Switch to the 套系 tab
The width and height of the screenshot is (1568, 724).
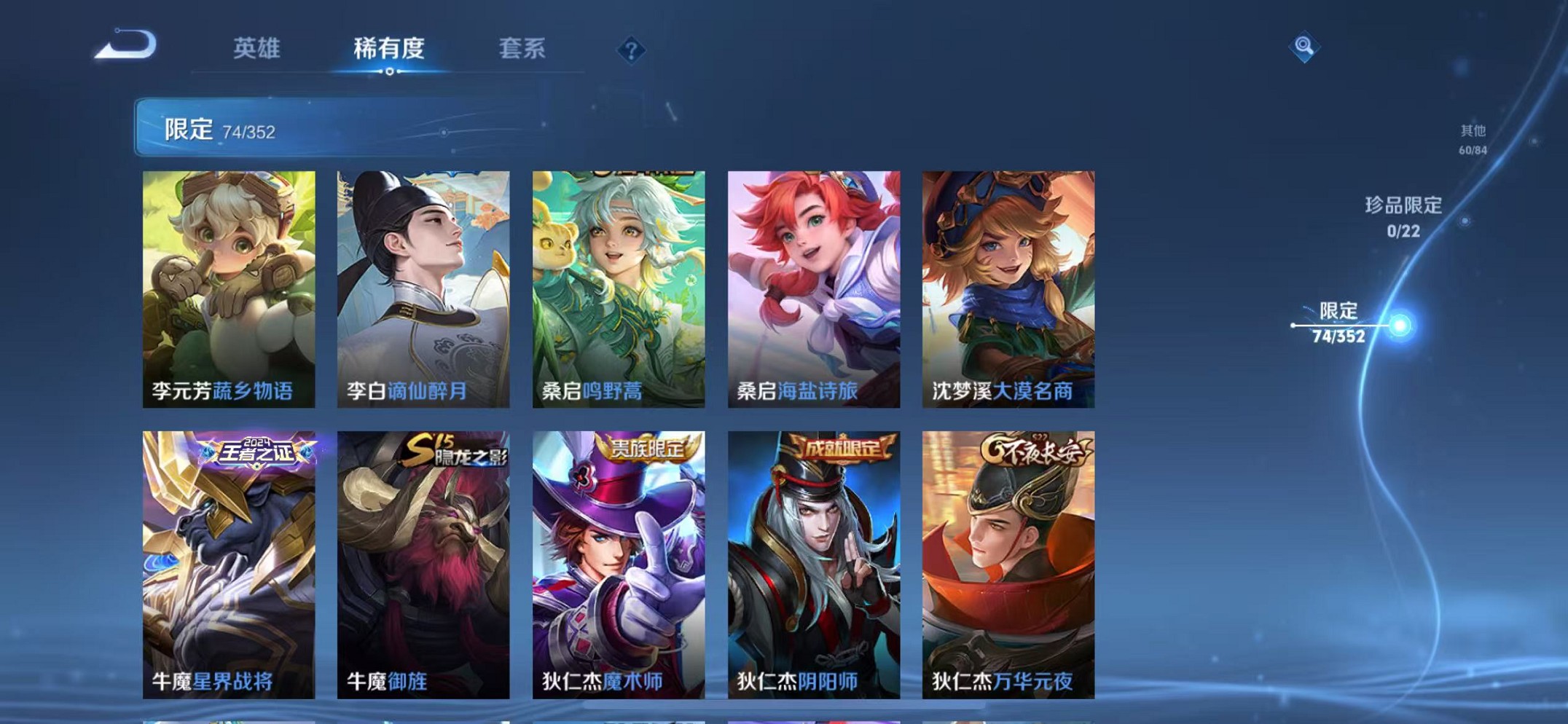click(x=522, y=47)
